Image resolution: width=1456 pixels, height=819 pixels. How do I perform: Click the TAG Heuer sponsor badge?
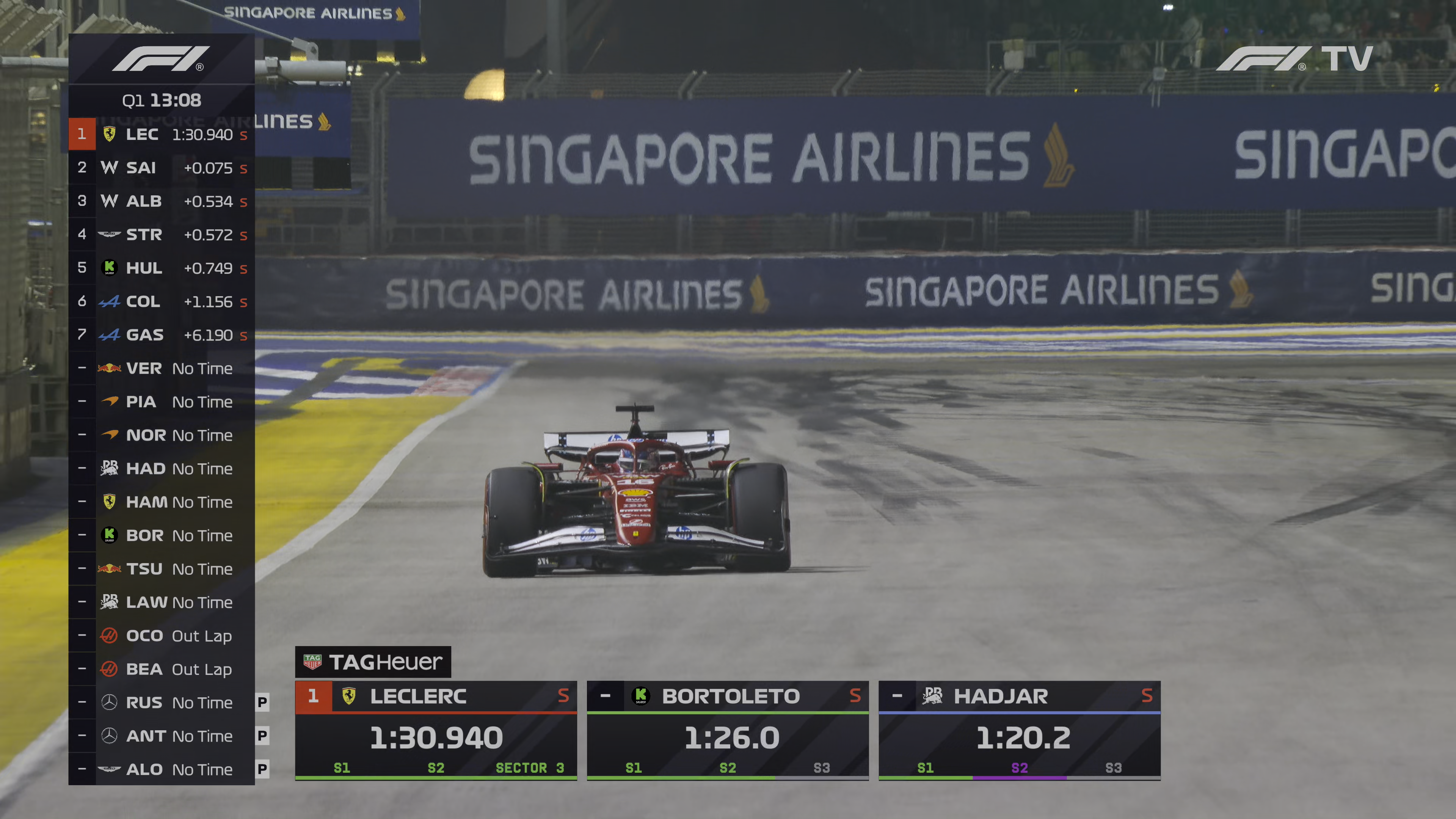373,662
